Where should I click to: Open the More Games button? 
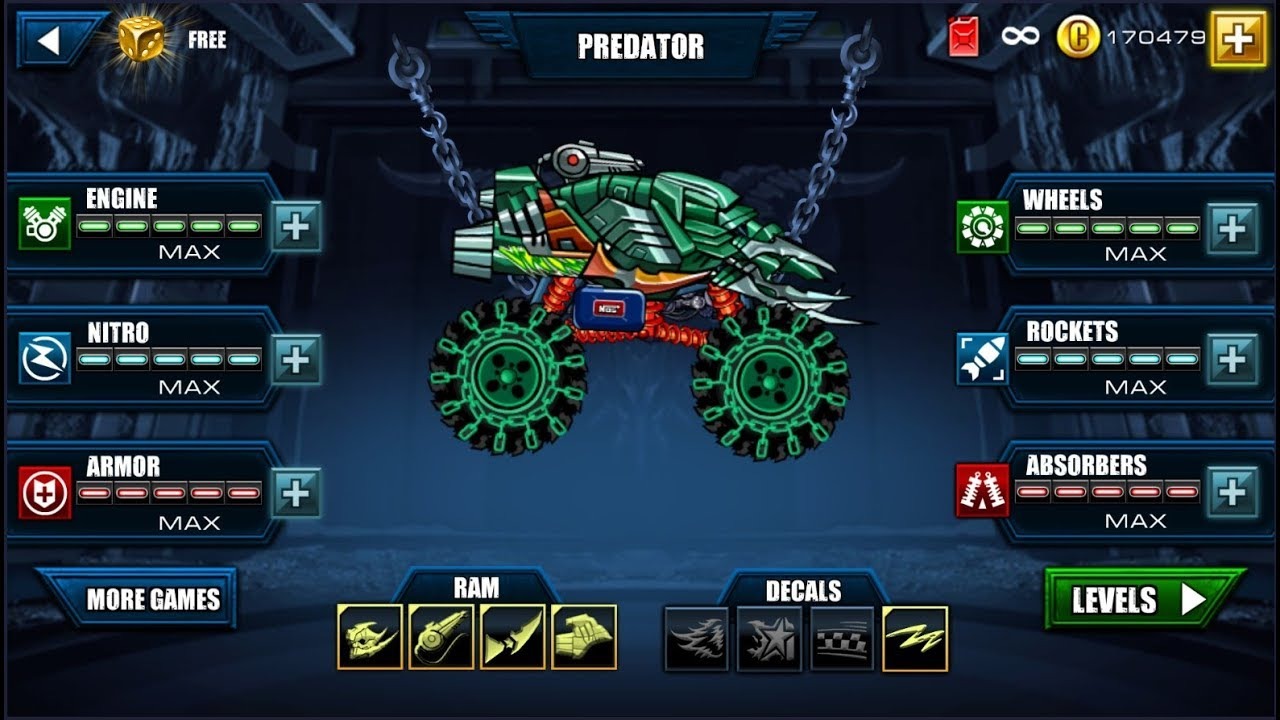point(152,599)
